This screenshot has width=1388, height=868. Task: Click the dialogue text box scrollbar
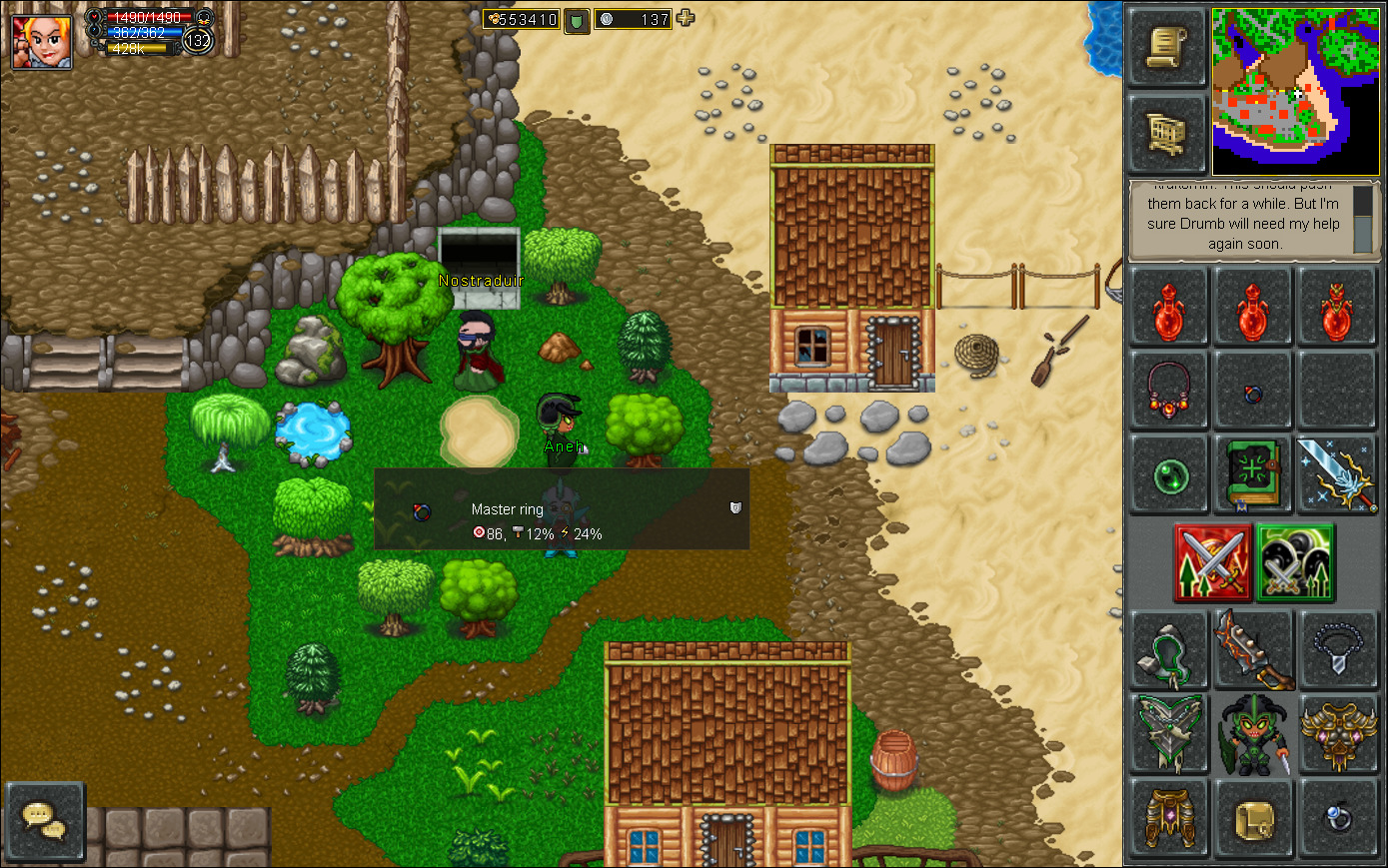(1362, 219)
